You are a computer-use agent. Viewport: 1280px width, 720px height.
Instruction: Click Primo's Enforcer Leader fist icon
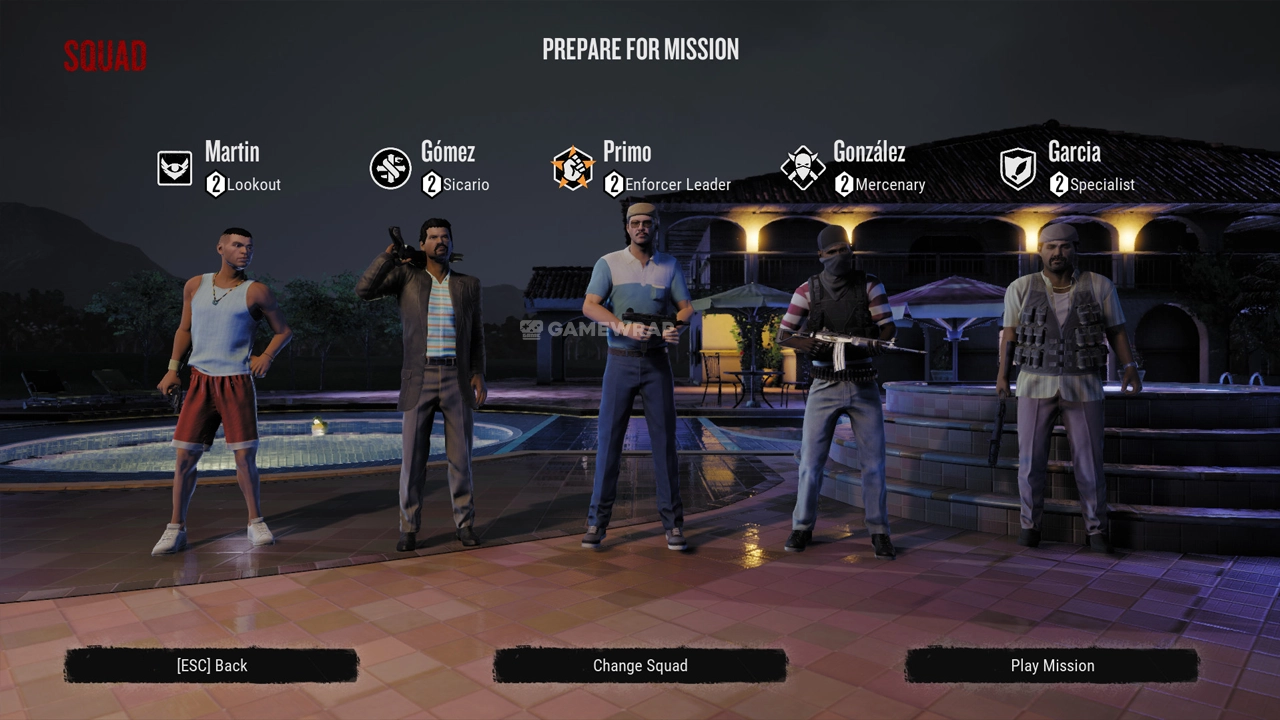coord(573,168)
